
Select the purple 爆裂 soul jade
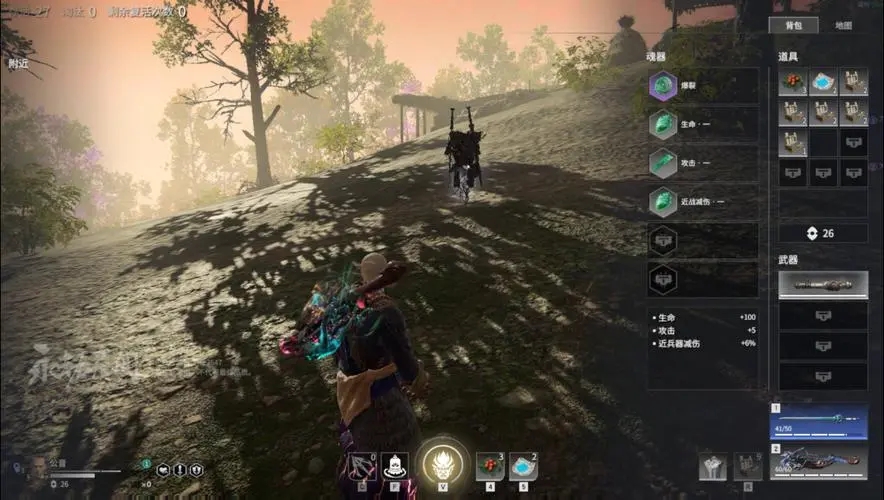tap(662, 87)
